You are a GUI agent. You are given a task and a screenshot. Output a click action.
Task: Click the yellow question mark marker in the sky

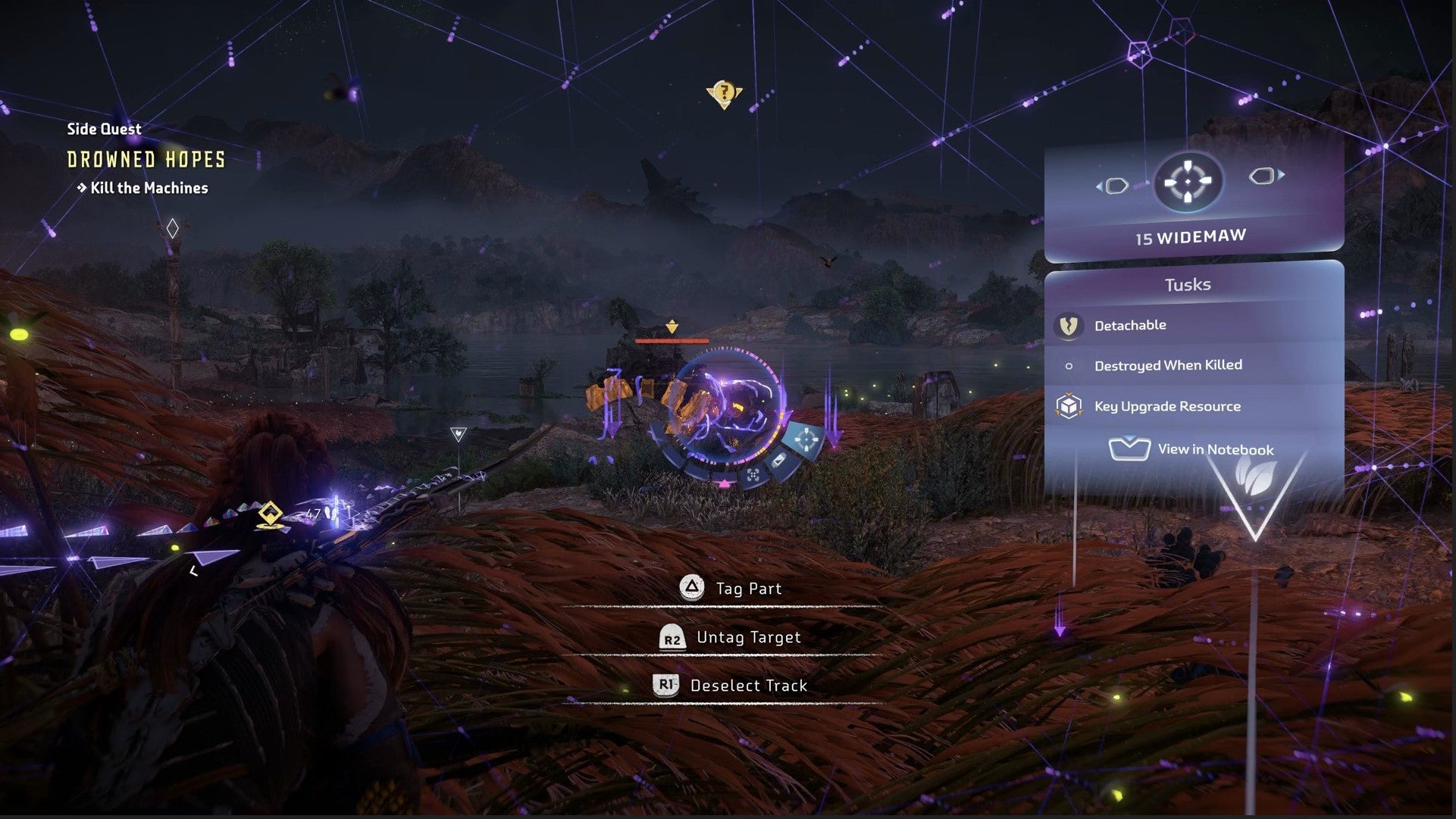(x=724, y=94)
